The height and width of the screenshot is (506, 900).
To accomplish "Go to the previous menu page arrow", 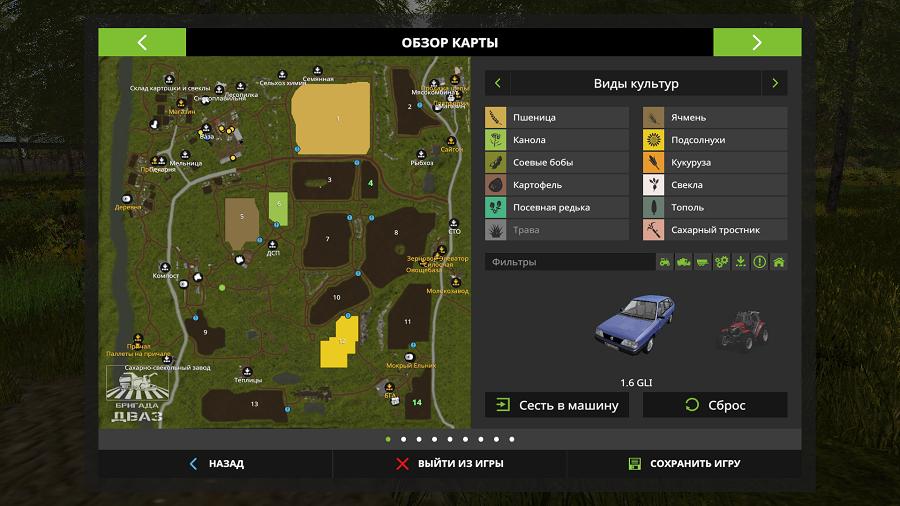I will point(142,42).
